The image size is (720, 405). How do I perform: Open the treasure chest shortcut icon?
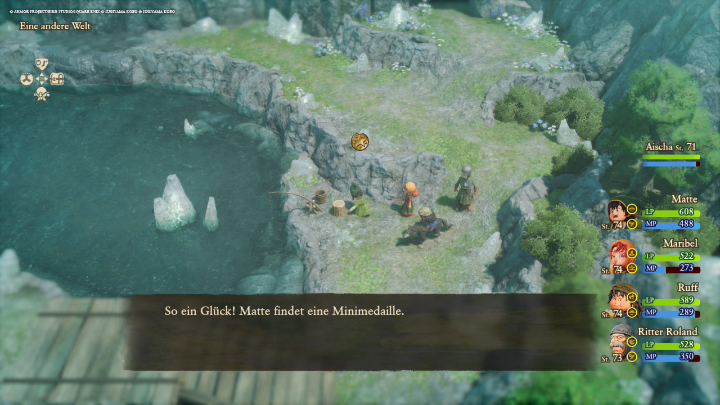pos(57,78)
